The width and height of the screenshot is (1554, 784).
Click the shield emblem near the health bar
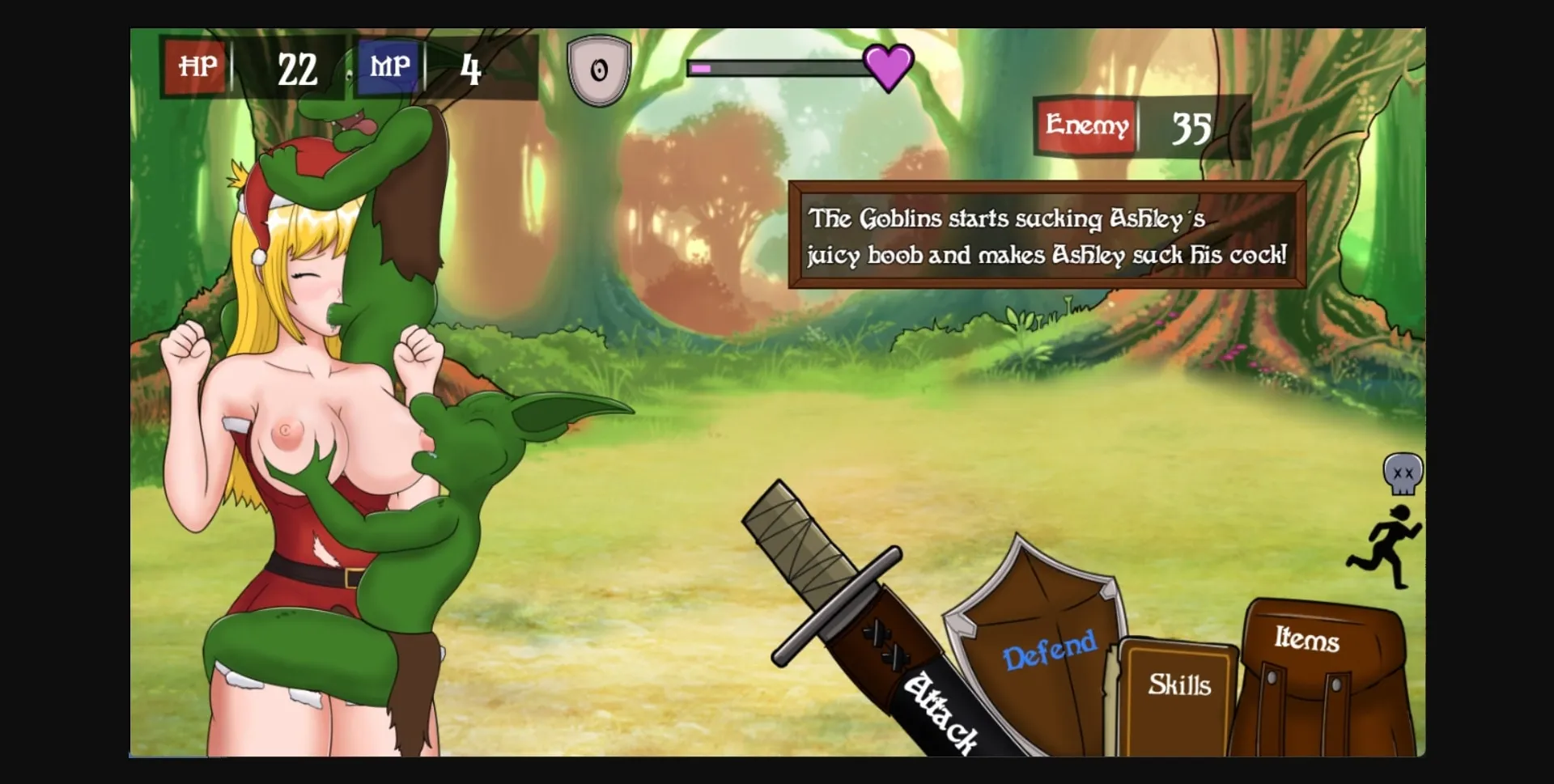coord(599,69)
